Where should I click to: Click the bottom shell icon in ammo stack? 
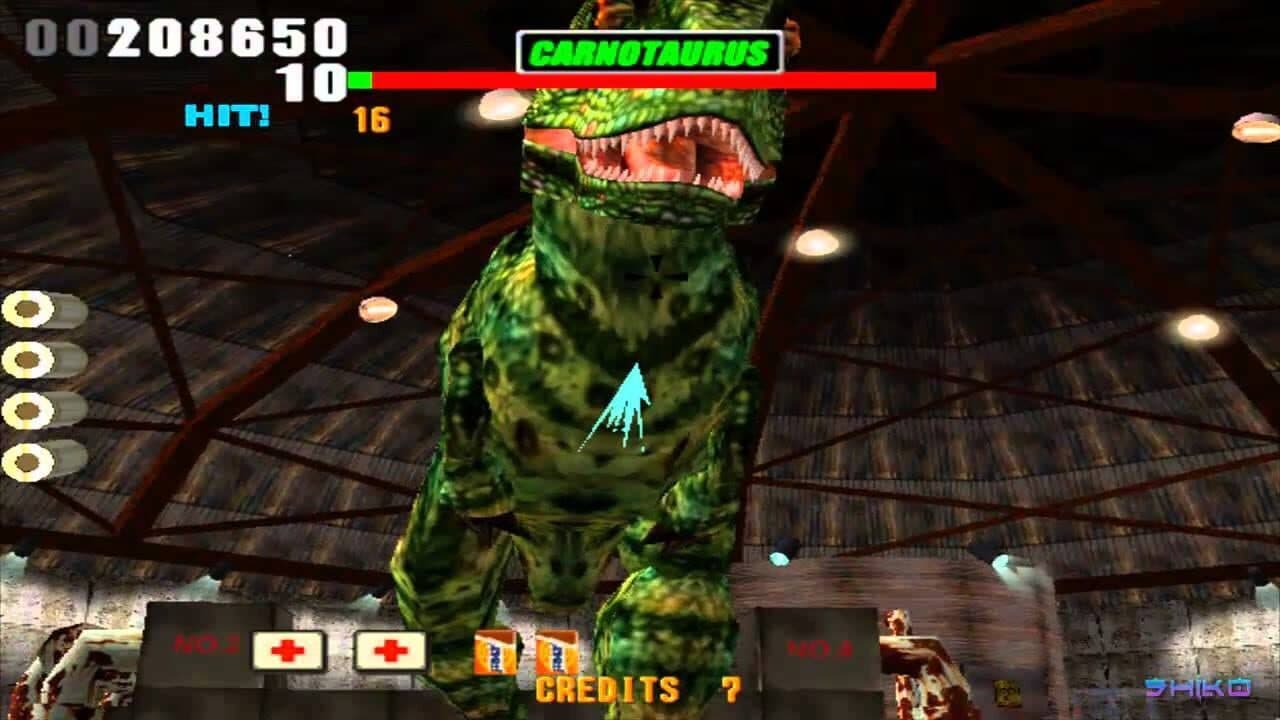(x=28, y=460)
